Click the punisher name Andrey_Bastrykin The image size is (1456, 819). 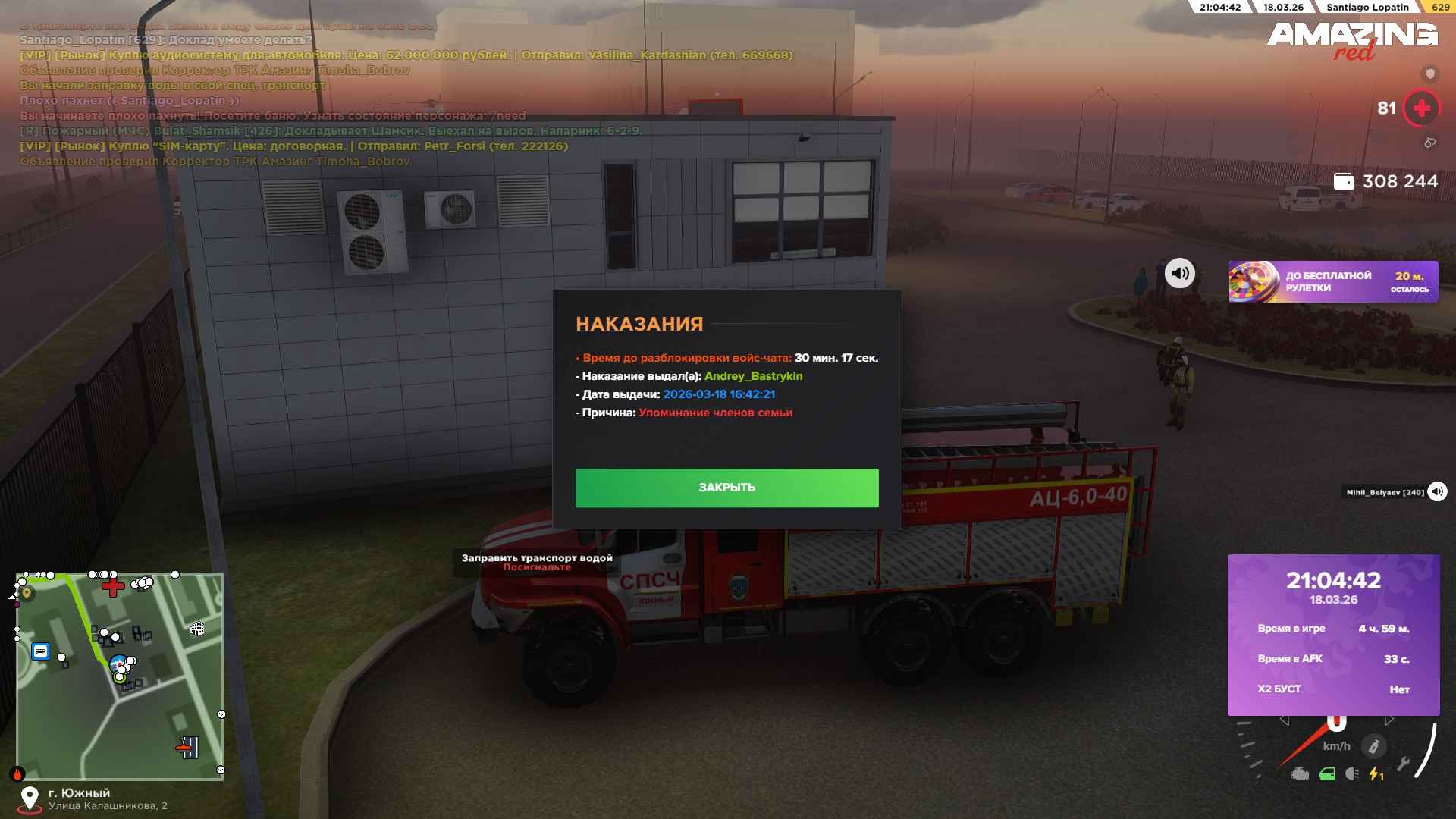(x=753, y=376)
